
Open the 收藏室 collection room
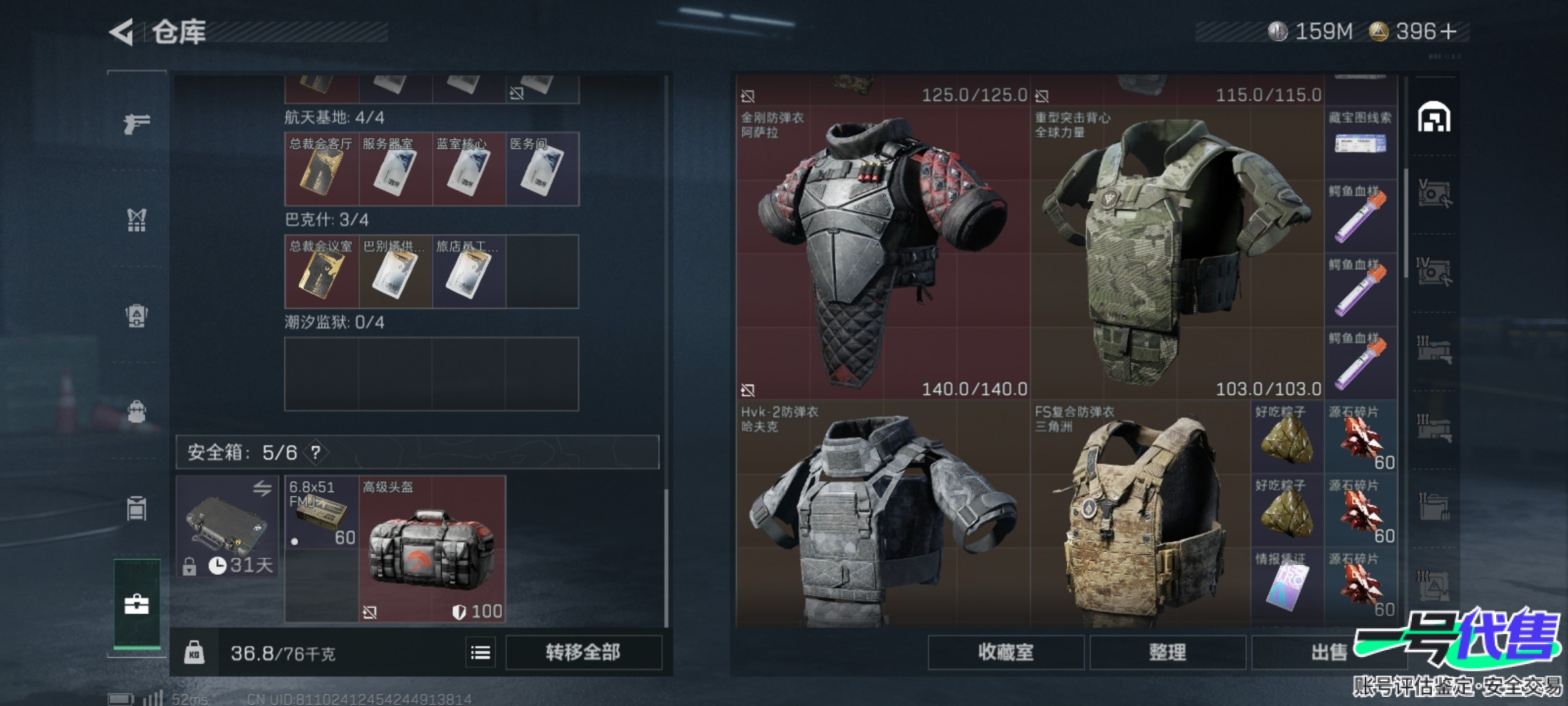coord(1005,652)
